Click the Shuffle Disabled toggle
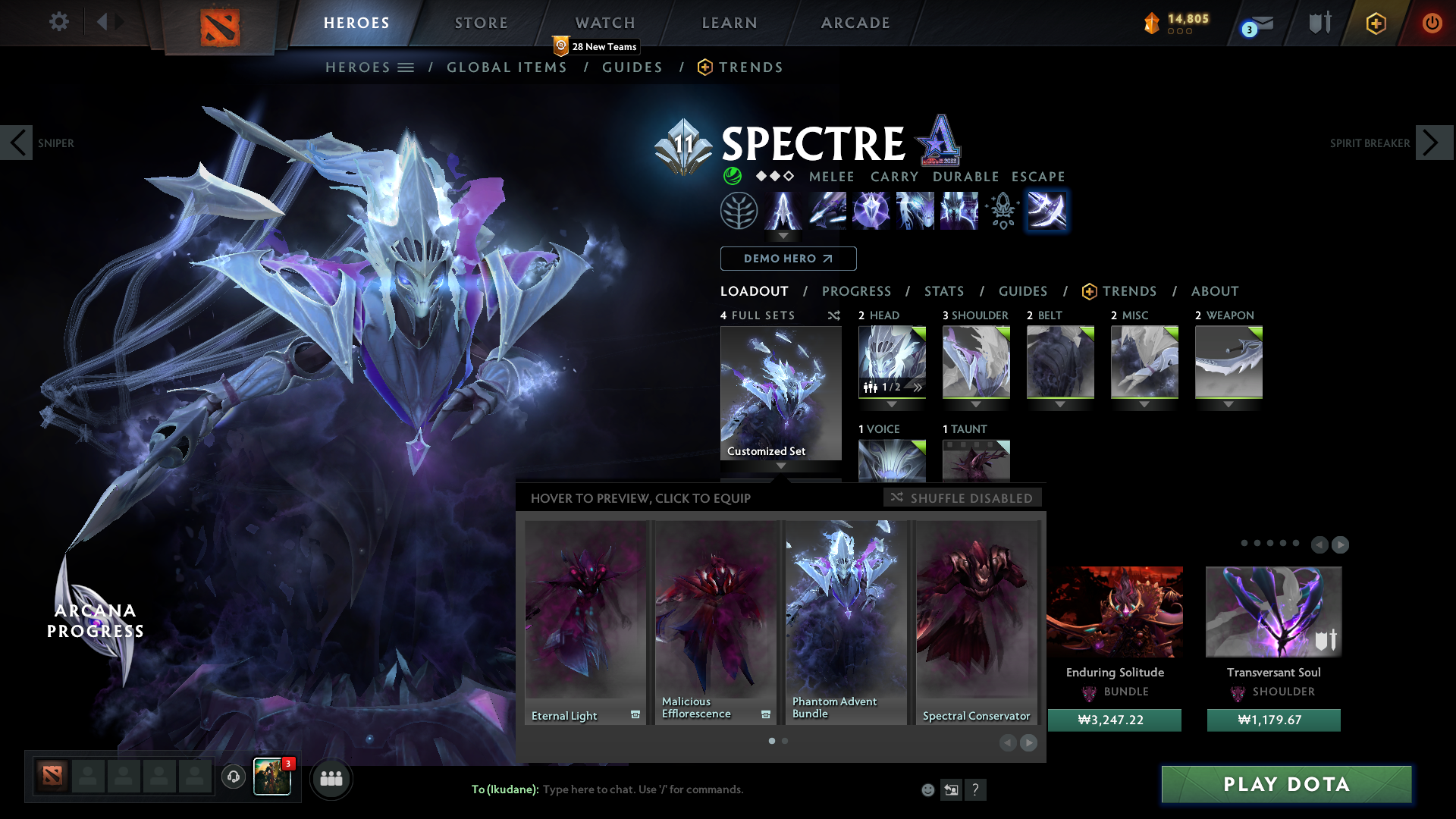The width and height of the screenshot is (1456, 819). pyautogui.click(x=962, y=498)
